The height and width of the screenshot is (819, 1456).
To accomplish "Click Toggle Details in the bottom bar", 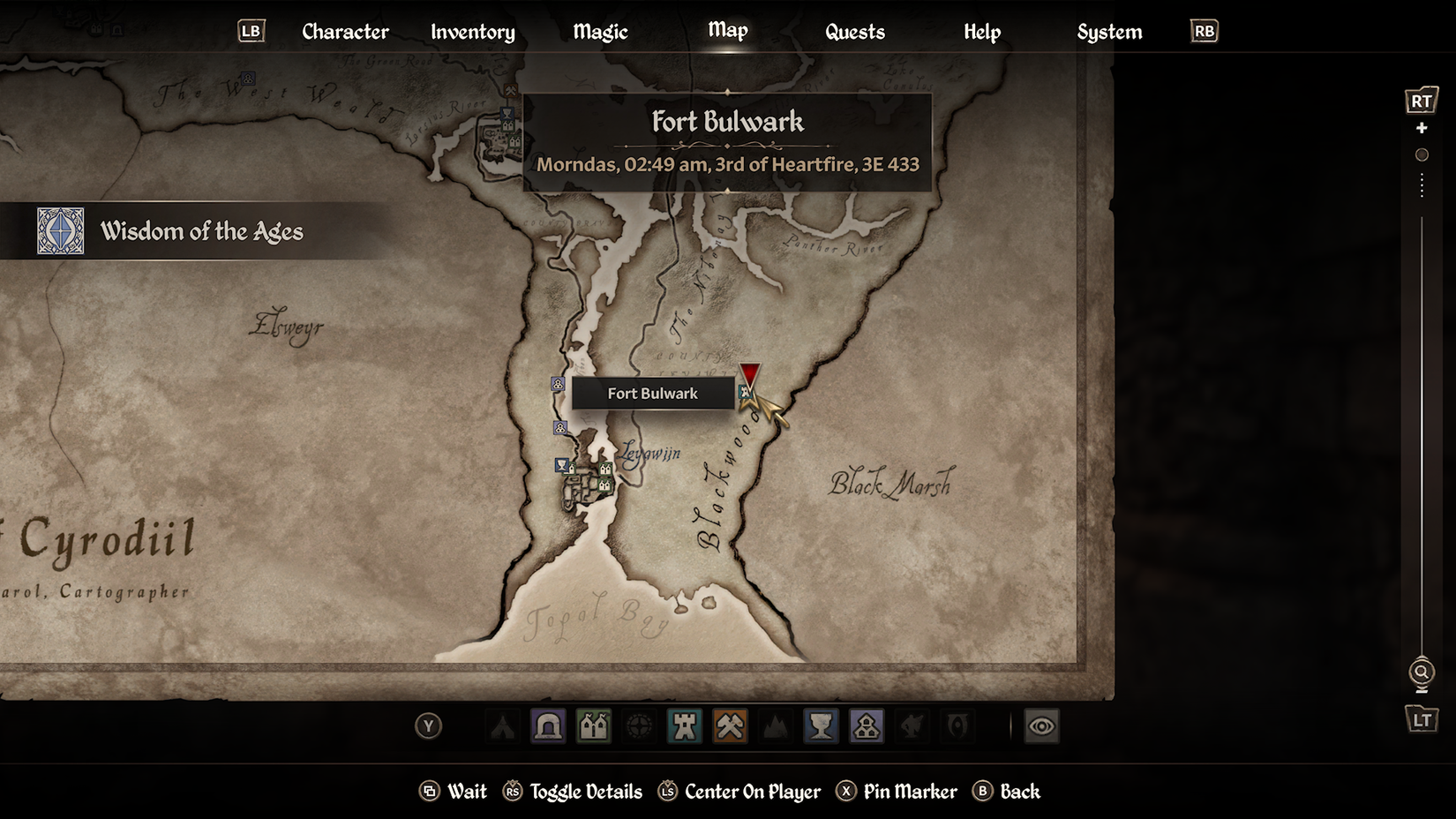I will point(585,792).
